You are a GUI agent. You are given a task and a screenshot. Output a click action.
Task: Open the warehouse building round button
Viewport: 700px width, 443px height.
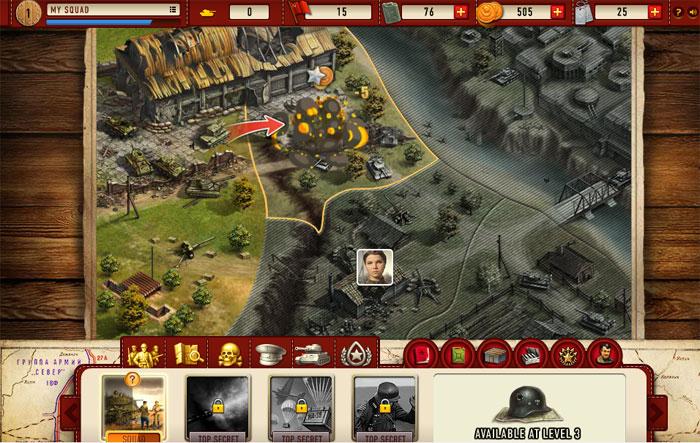click(494, 354)
